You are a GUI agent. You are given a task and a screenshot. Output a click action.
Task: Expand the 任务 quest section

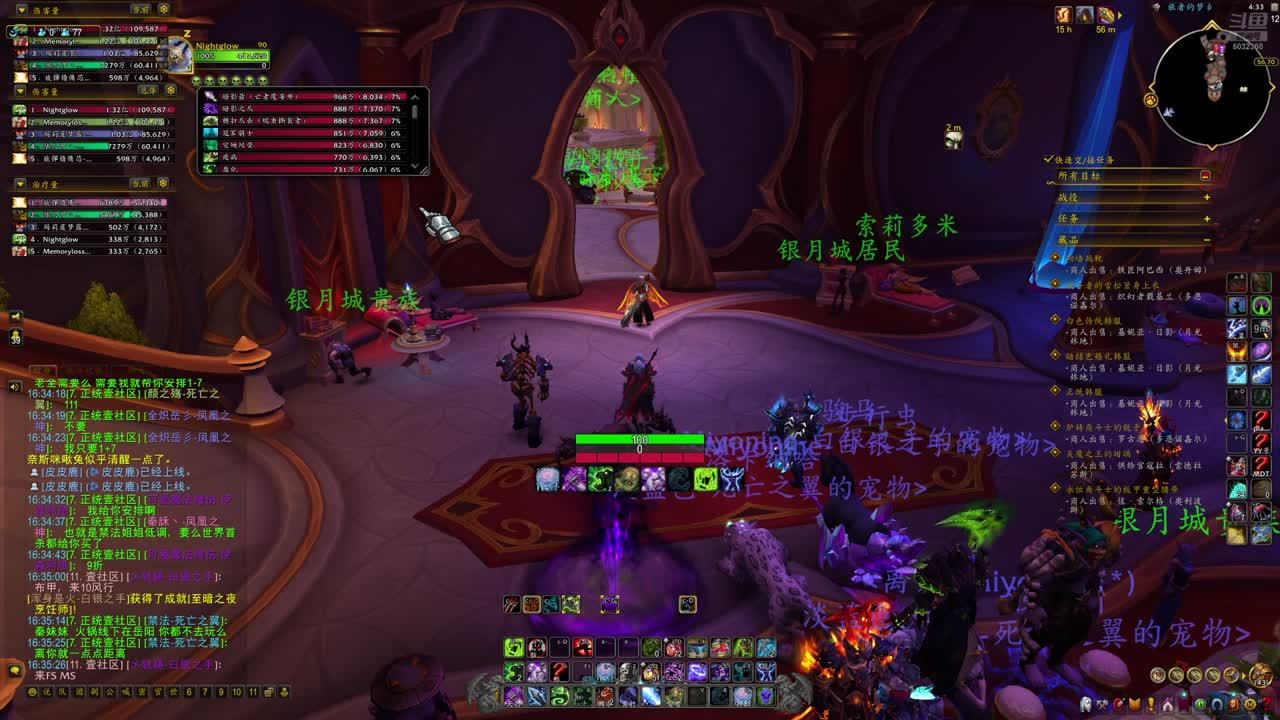pos(1207,218)
